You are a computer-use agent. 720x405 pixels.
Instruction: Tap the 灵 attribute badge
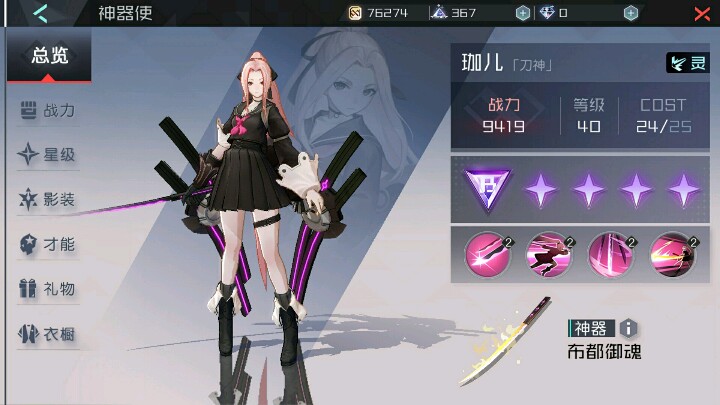(687, 63)
